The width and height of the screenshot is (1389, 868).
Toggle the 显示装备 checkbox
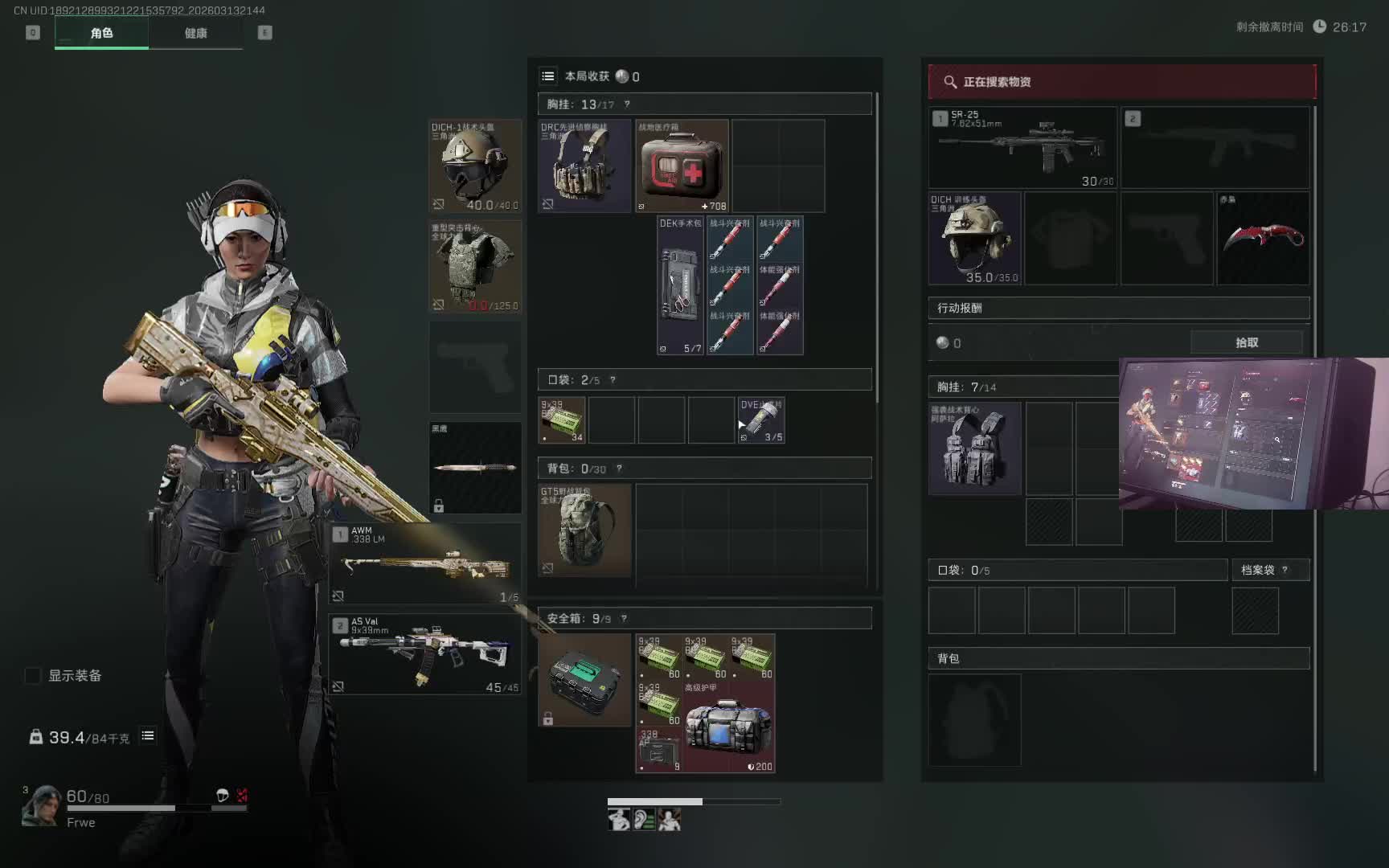[33, 676]
